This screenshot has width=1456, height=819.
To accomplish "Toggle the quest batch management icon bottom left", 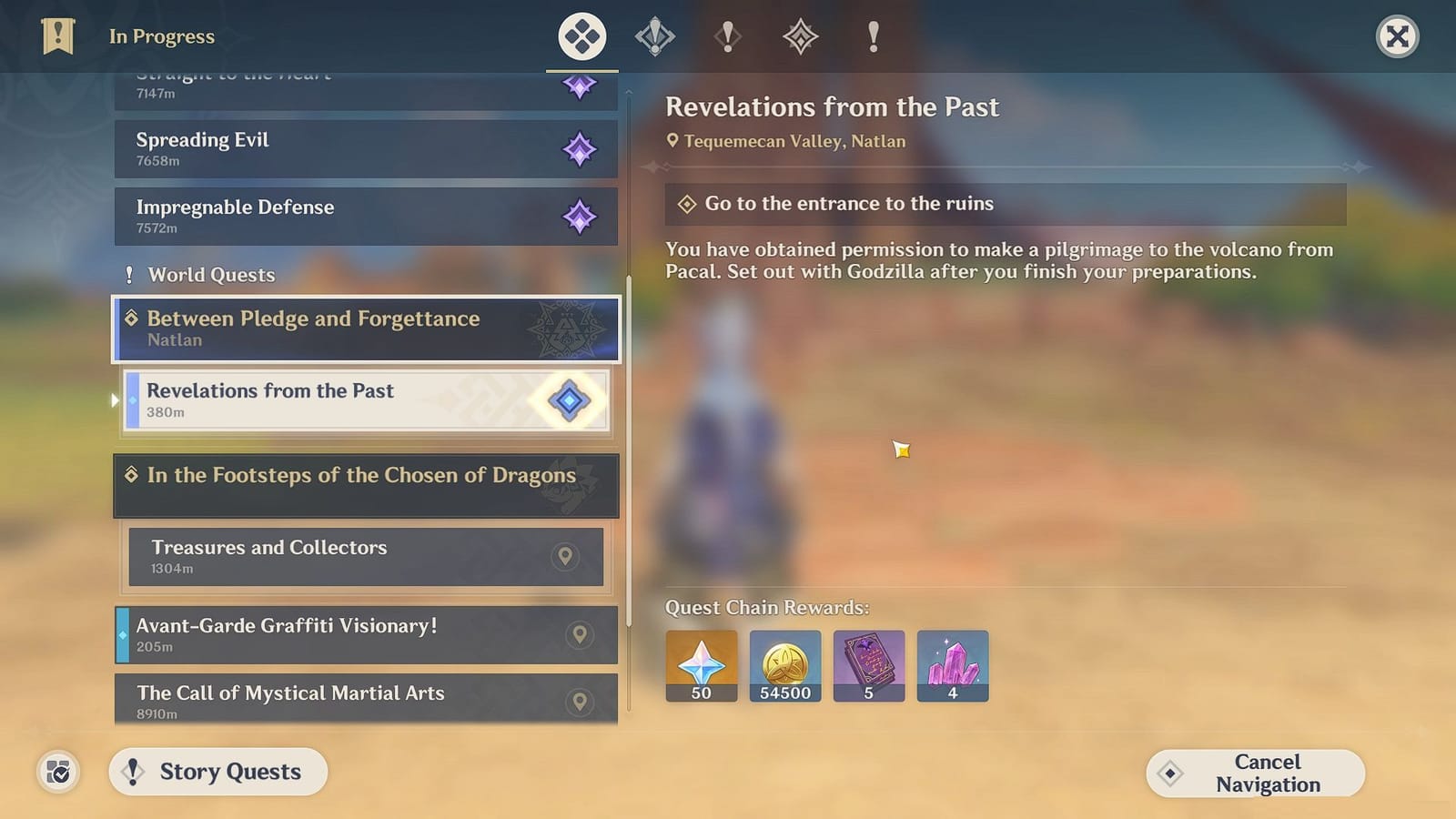I will tap(56, 772).
